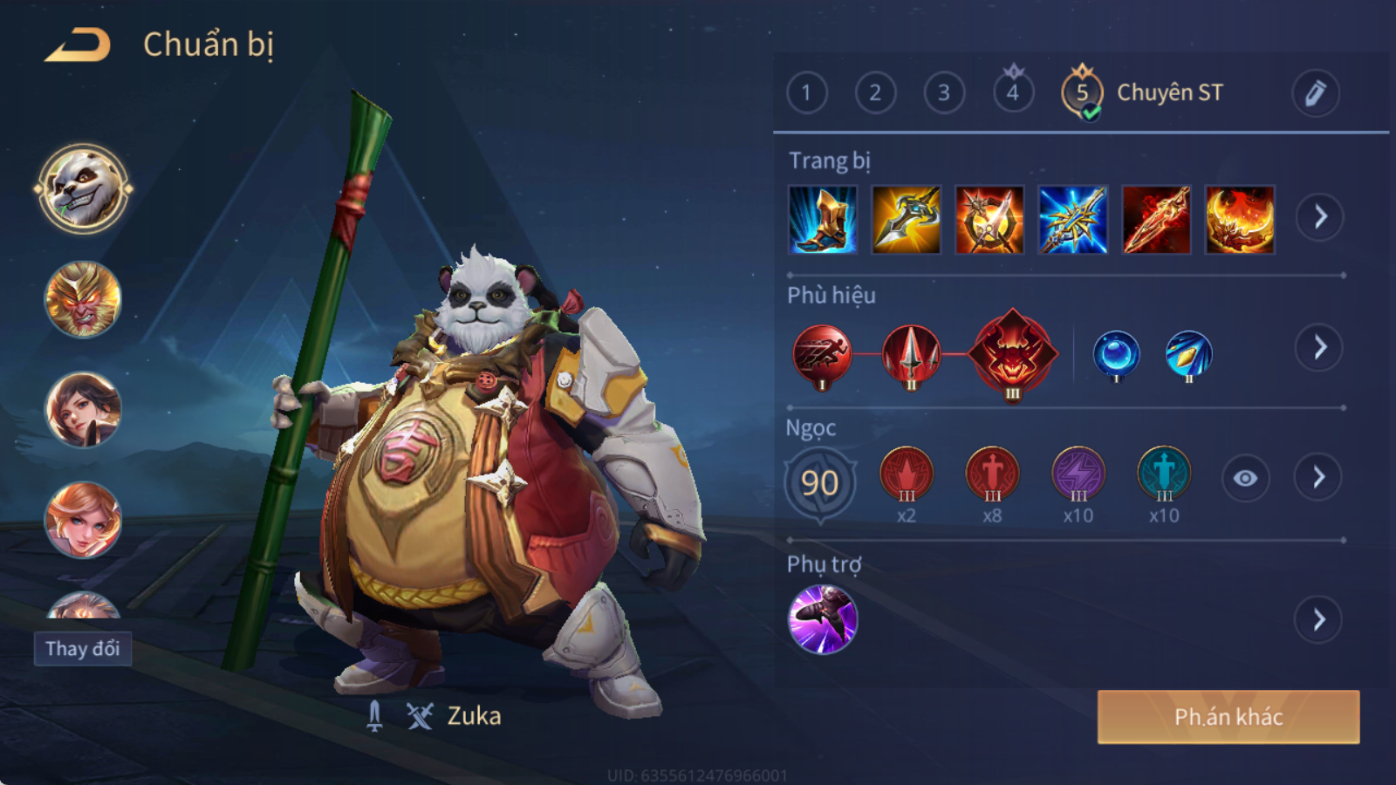Open the Ngọc arcana arrow
This screenshot has height=785, width=1396.
click(x=1319, y=478)
